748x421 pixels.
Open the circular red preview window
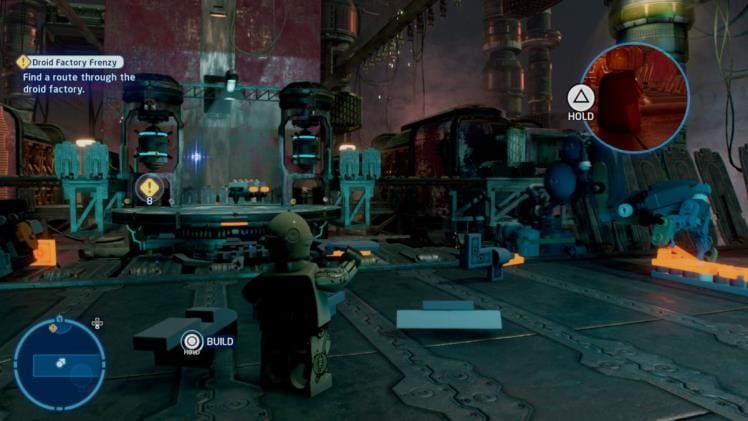point(634,98)
